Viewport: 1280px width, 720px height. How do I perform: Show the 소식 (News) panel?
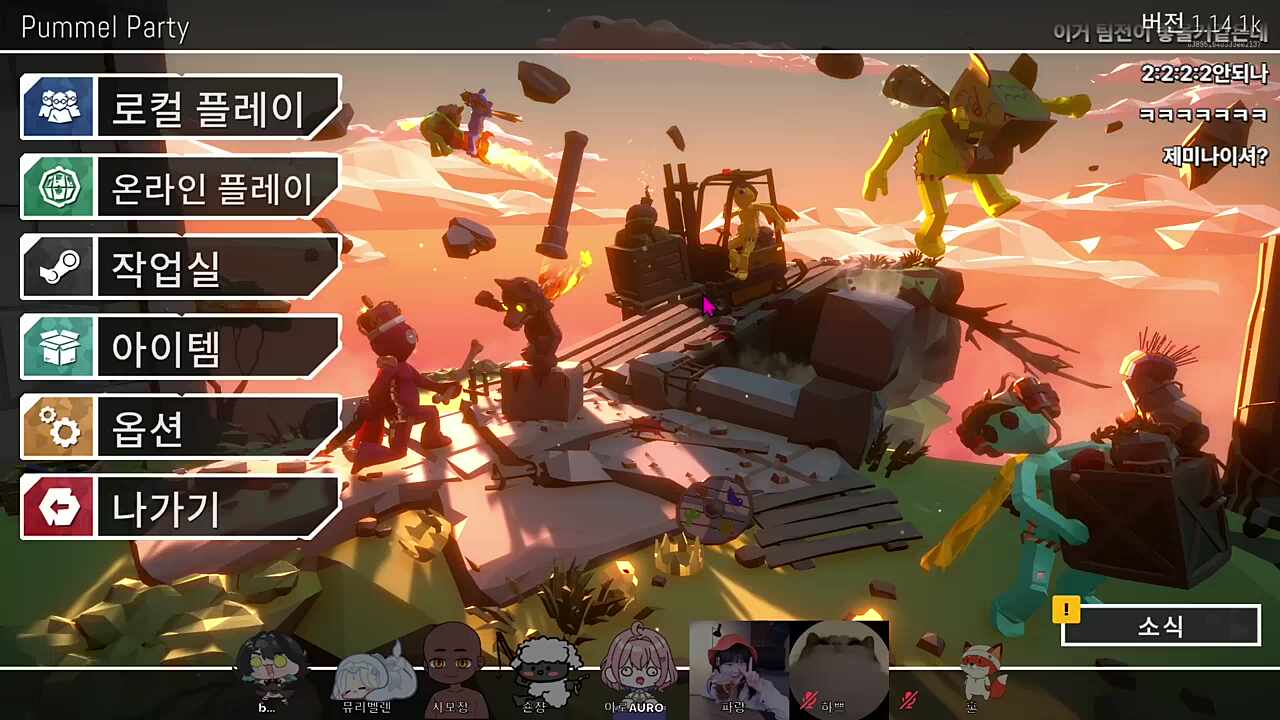coord(1160,626)
